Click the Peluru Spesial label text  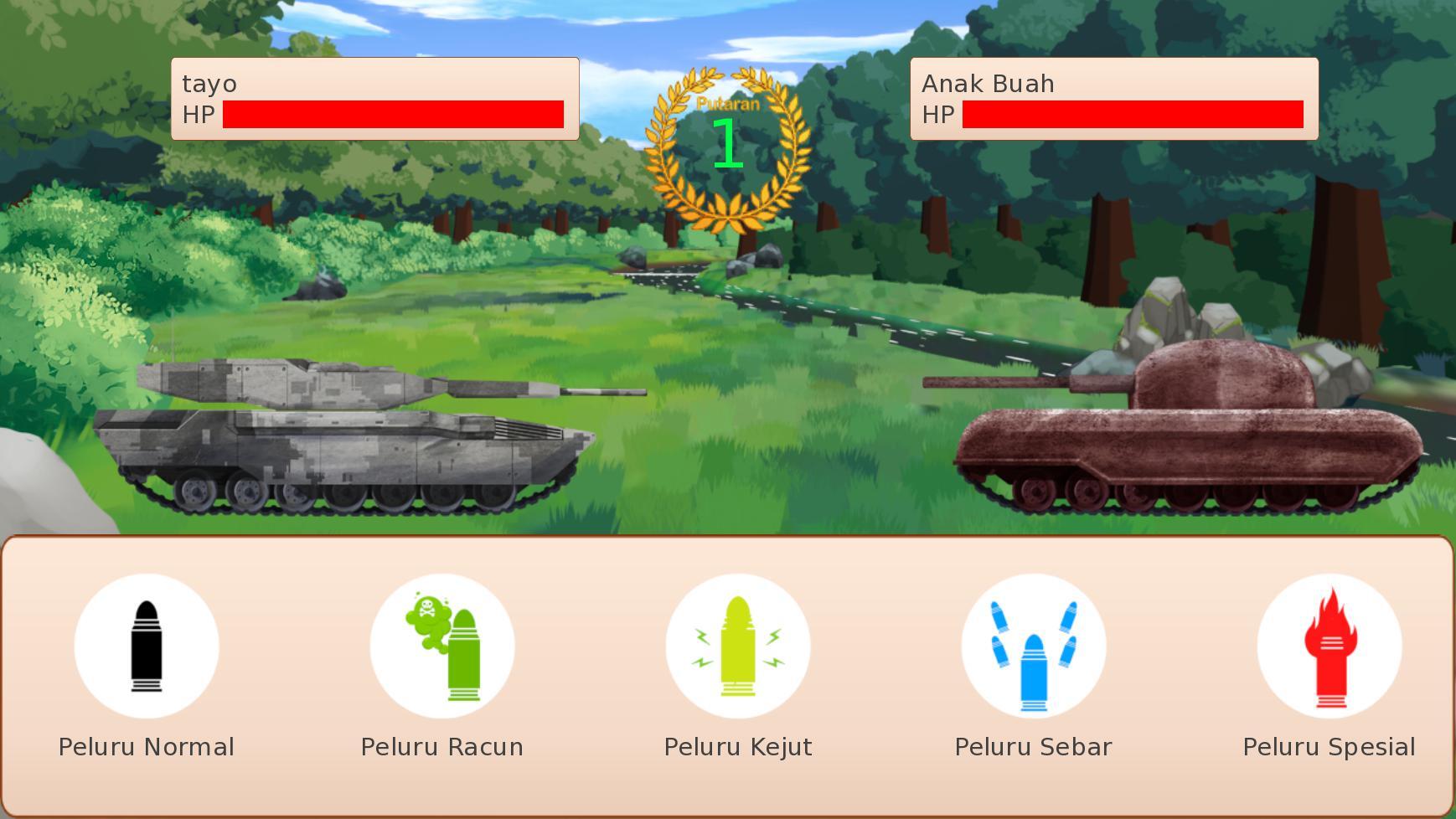(1329, 746)
